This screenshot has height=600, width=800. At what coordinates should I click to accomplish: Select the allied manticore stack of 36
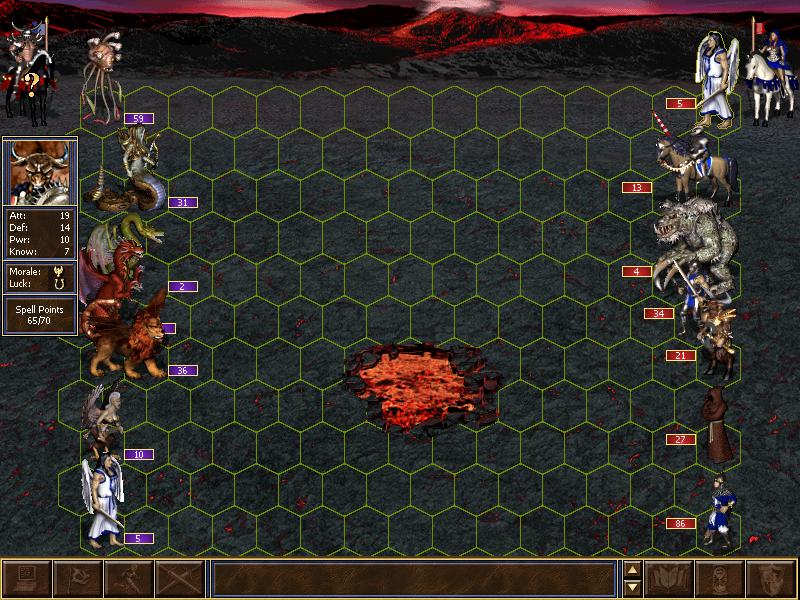click(130, 342)
